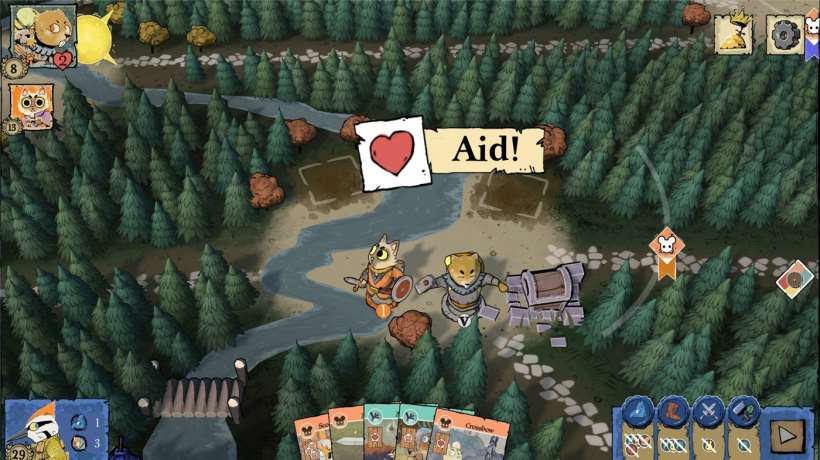Click the diamond compass icon at right edge
The image size is (820, 460).
795,279
